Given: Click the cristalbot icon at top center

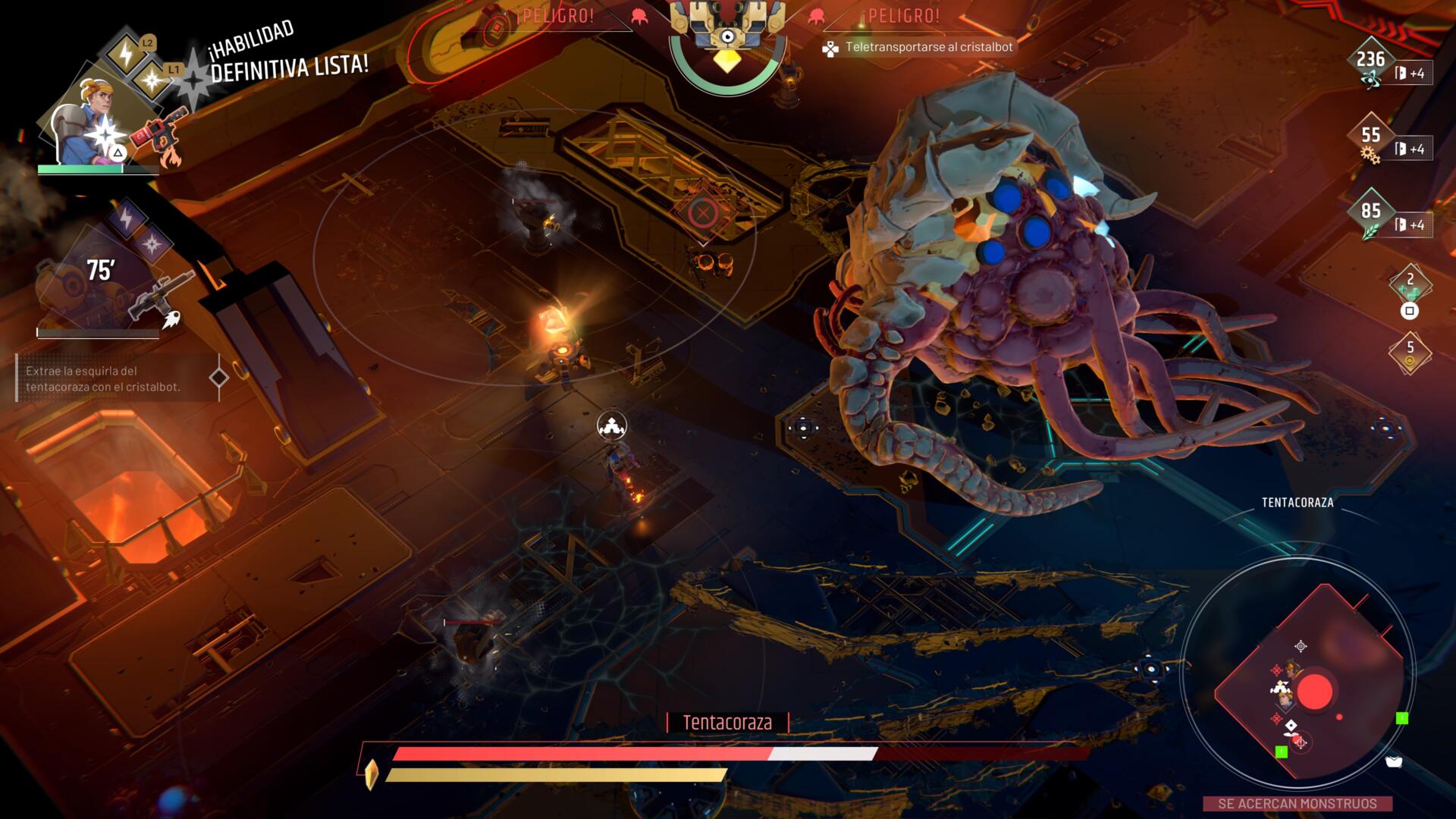Looking at the screenshot, I should click(x=727, y=34).
